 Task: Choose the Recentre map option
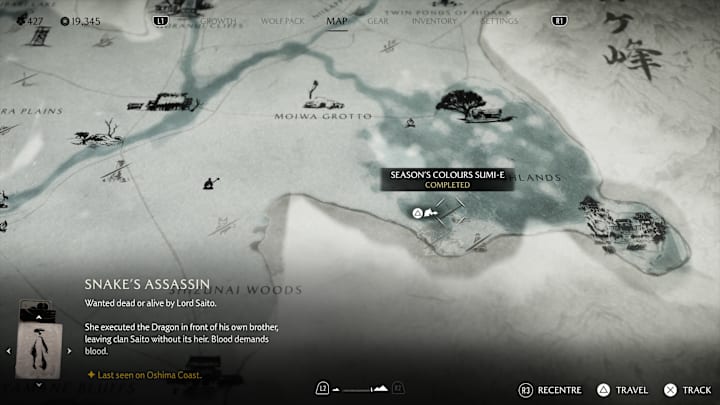pos(548,389)
